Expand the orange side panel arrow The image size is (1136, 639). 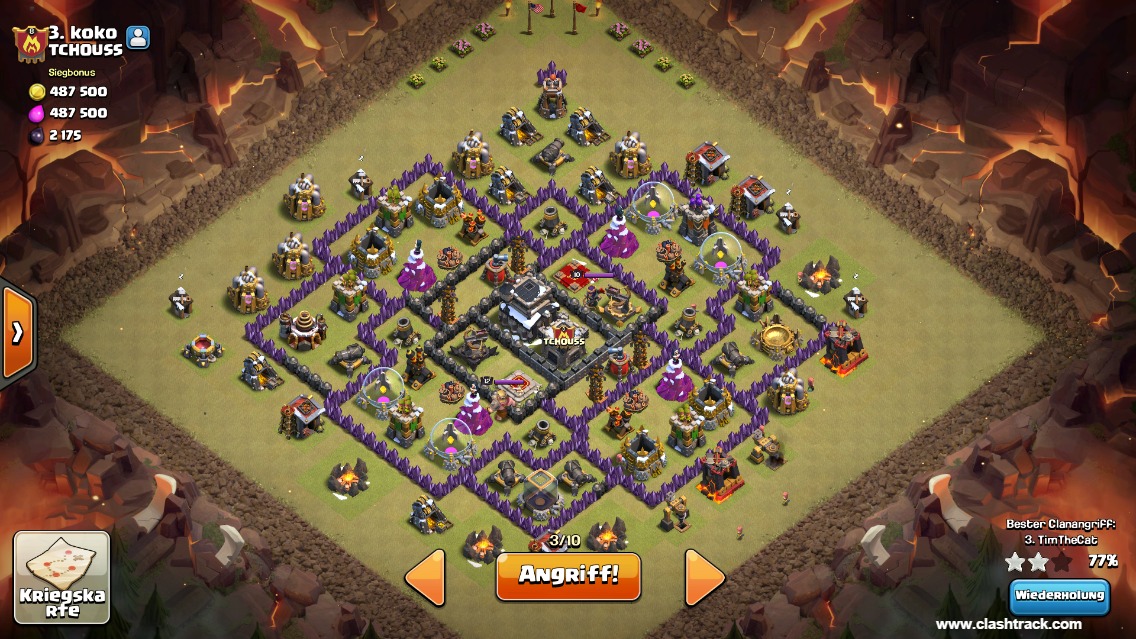17,333
